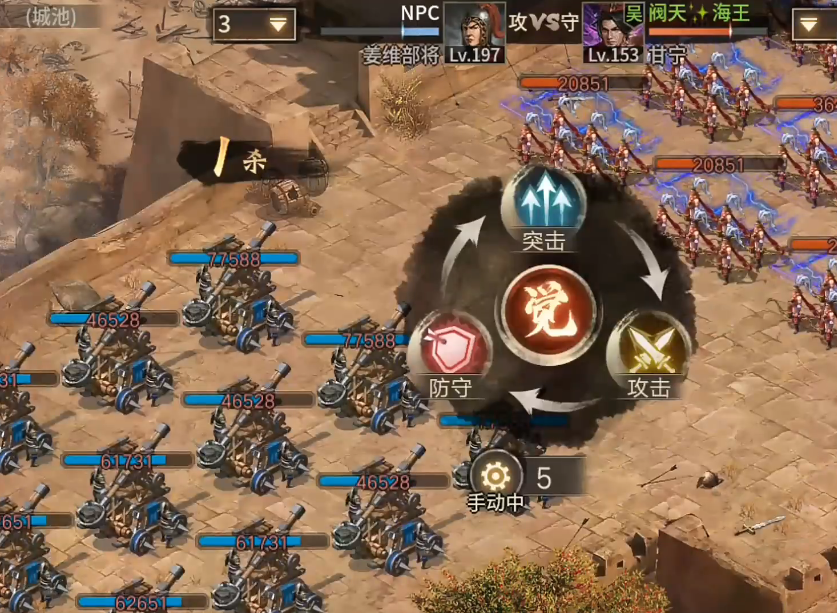
Task: Select the 突击 charge tactic
Action: point(543,203)
